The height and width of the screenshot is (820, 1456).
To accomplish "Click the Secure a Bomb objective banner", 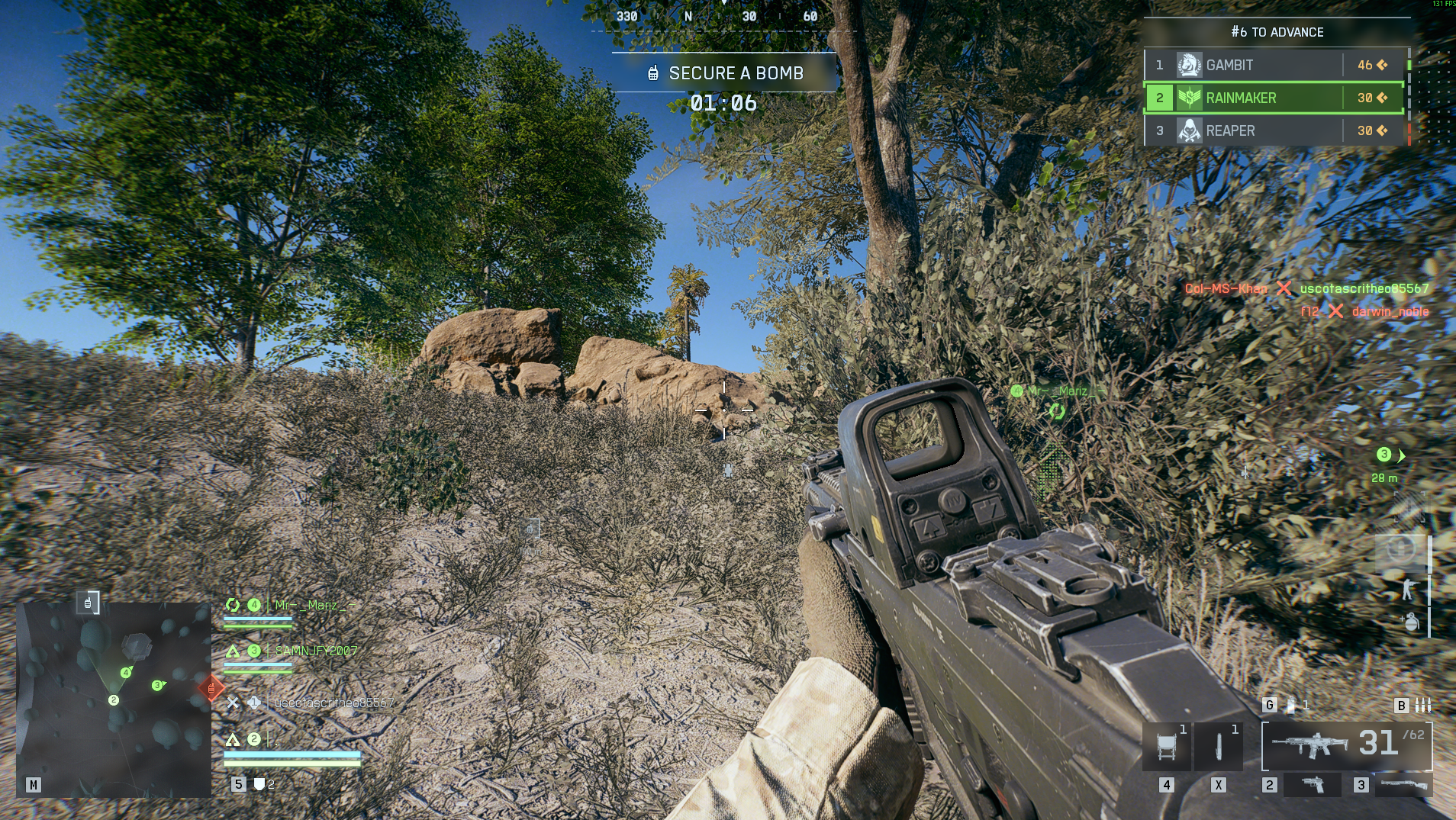I will click(x=725, y=73).
